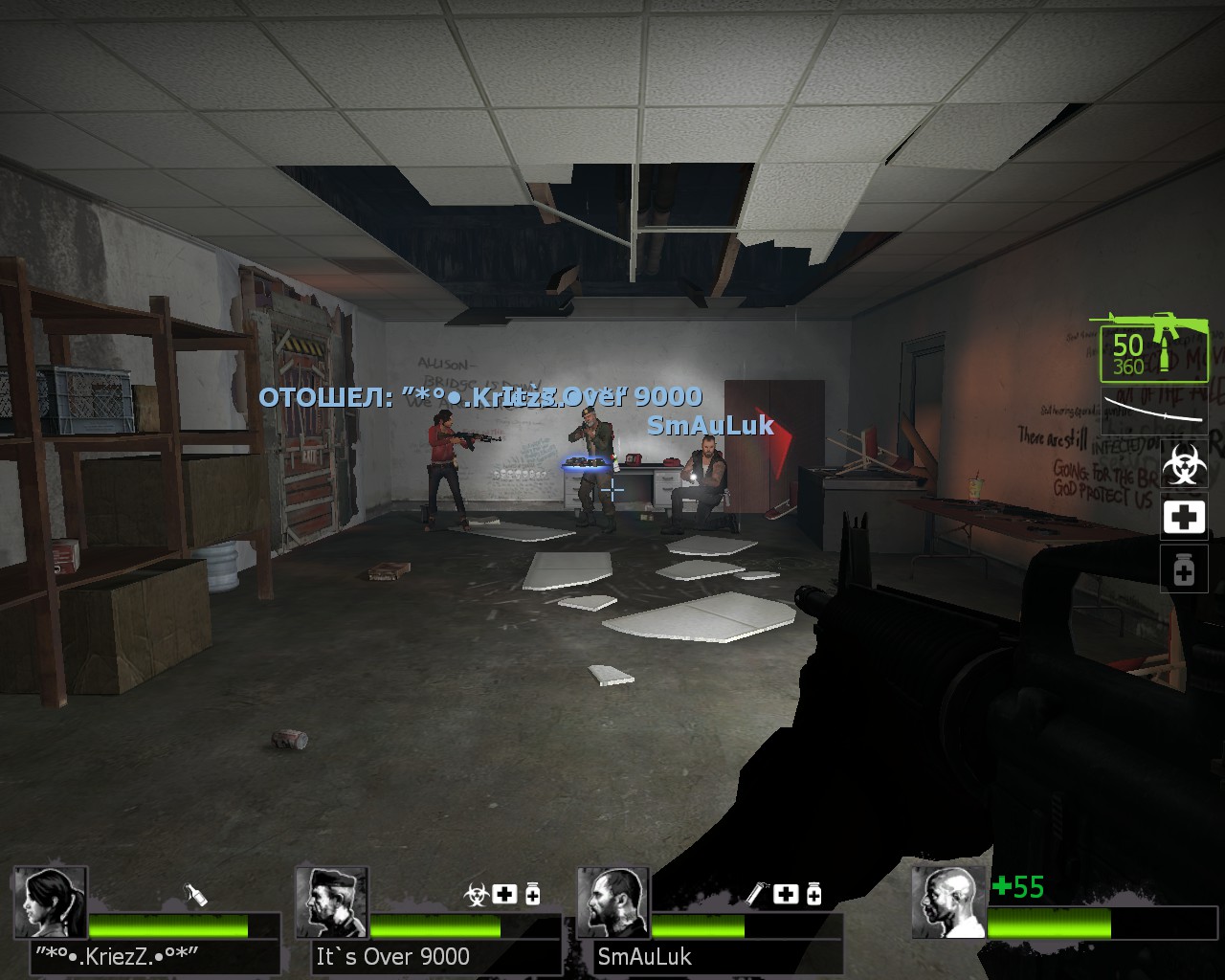Click SmAuLuk's first aid kit icon
This screenshot has height=980, width=1225.
[786, 894]
